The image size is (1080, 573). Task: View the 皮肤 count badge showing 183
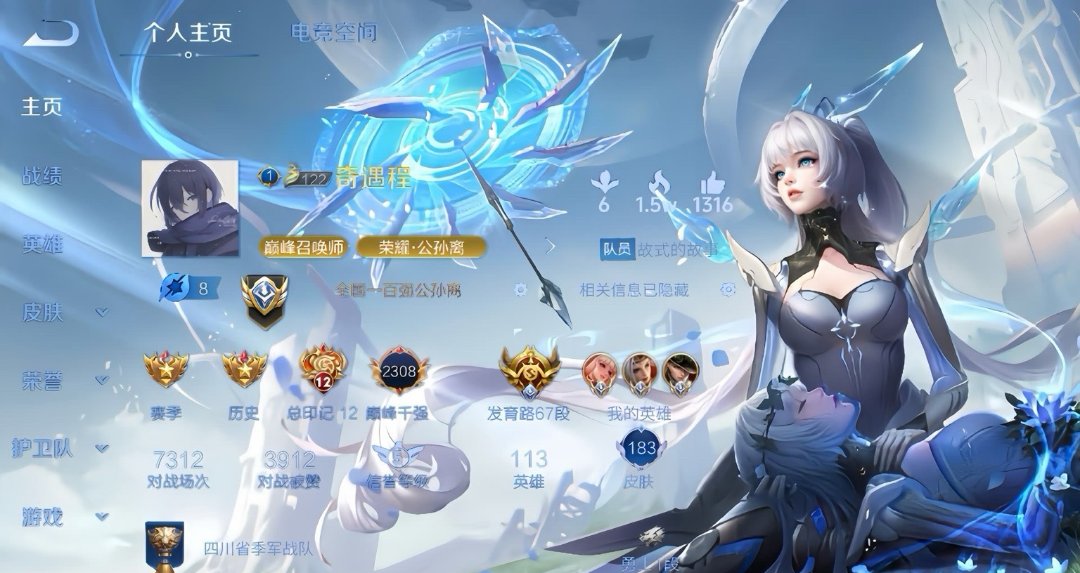click(x=639, y=449)
